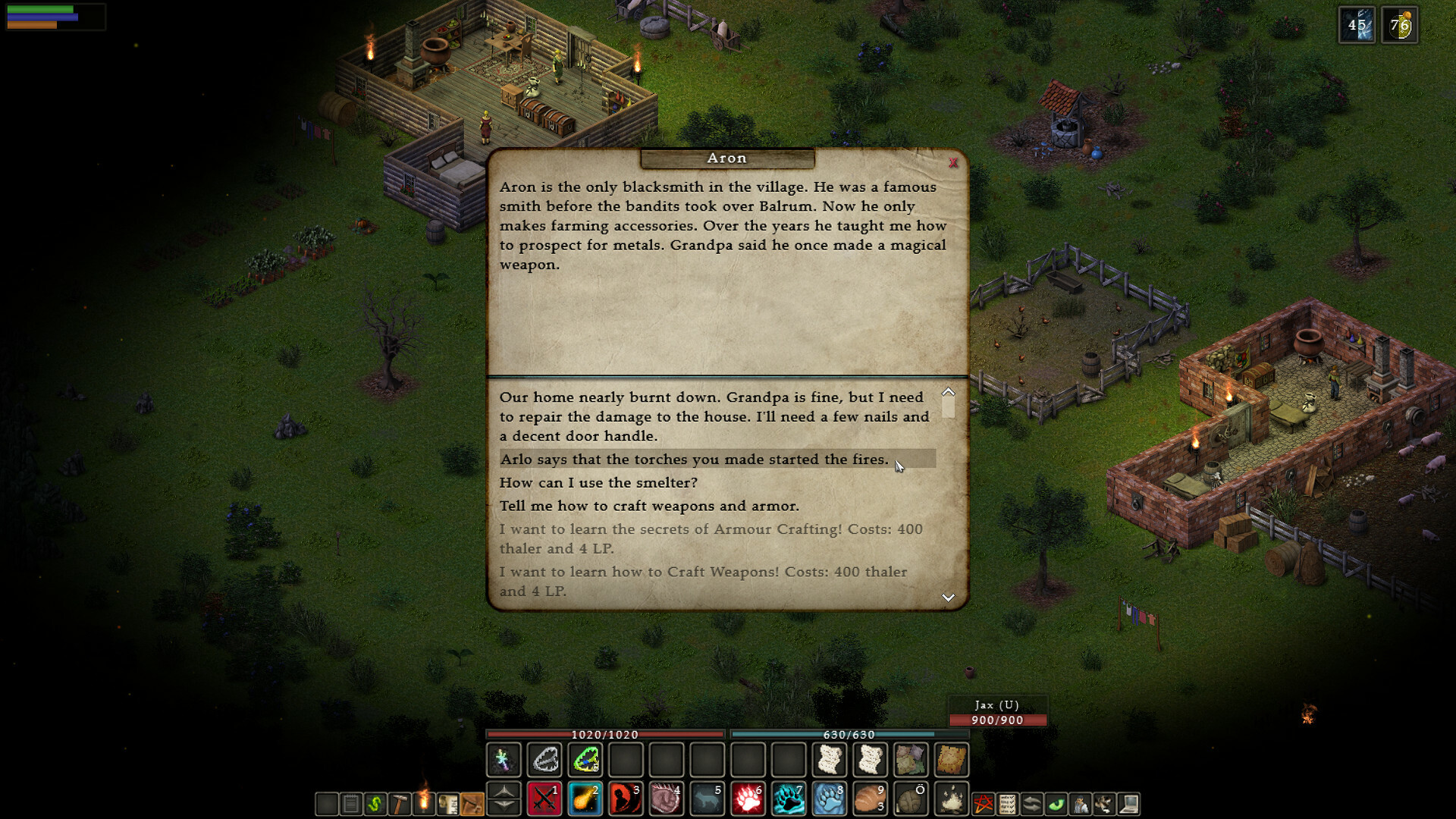The image size is (1456, 819).
Task: Select the blue paw ability in slot 7
Action: (x=789, y=802)
